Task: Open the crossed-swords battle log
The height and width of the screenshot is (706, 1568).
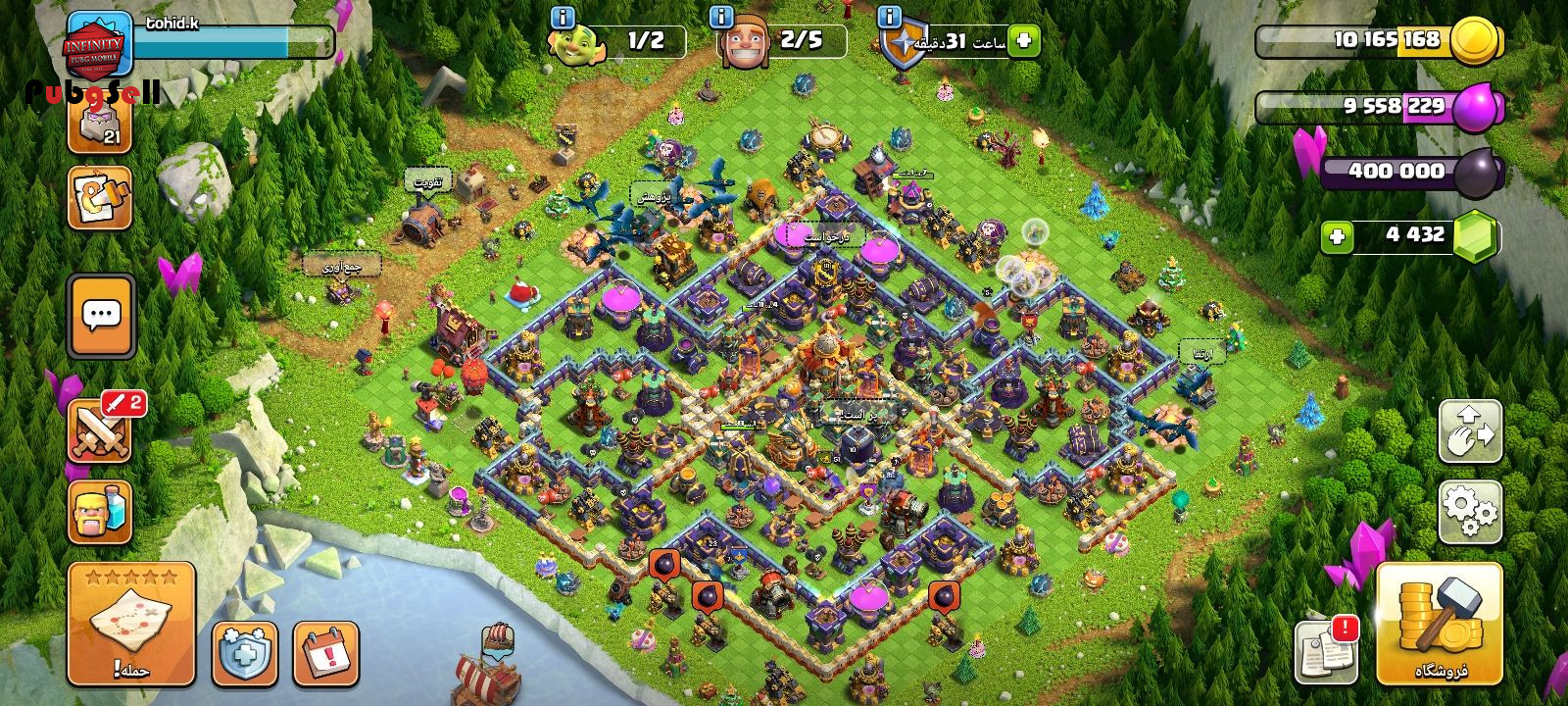Action: pyautogui.click(x=101, y=429)
